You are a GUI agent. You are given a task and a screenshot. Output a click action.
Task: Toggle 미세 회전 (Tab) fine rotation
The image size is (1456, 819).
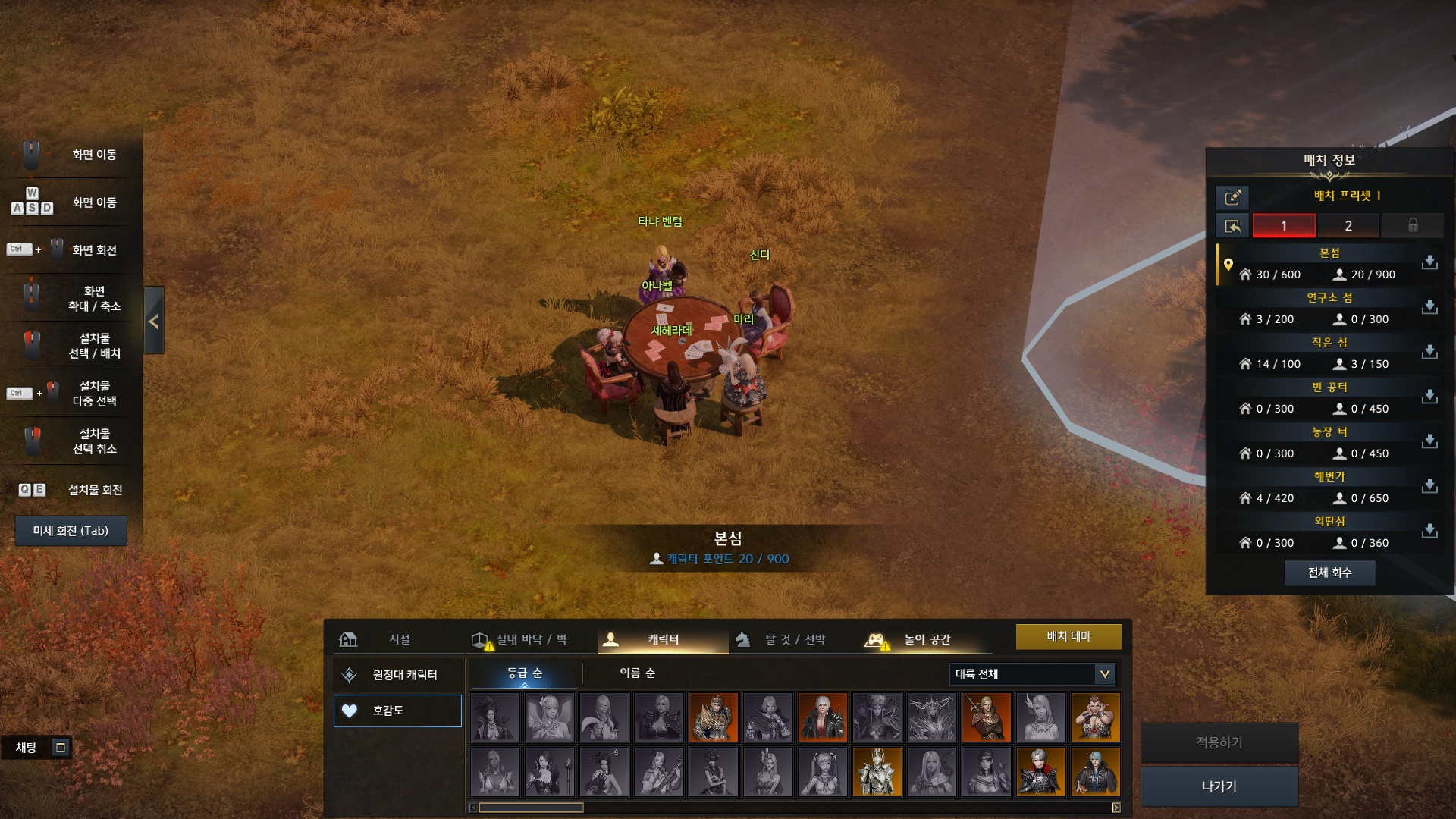click(71, 531)
